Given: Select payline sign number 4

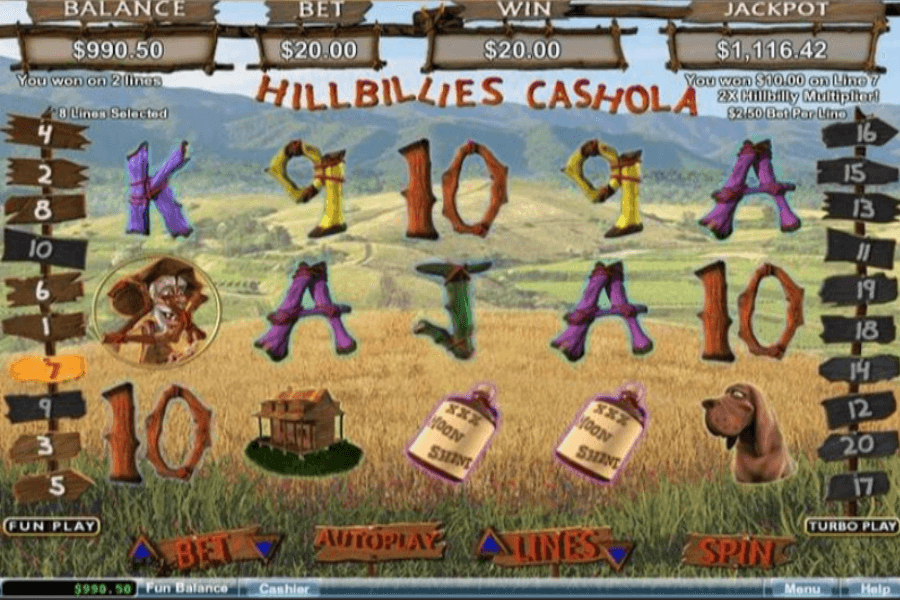Looking at the screenshot, I should coord(45,131).
